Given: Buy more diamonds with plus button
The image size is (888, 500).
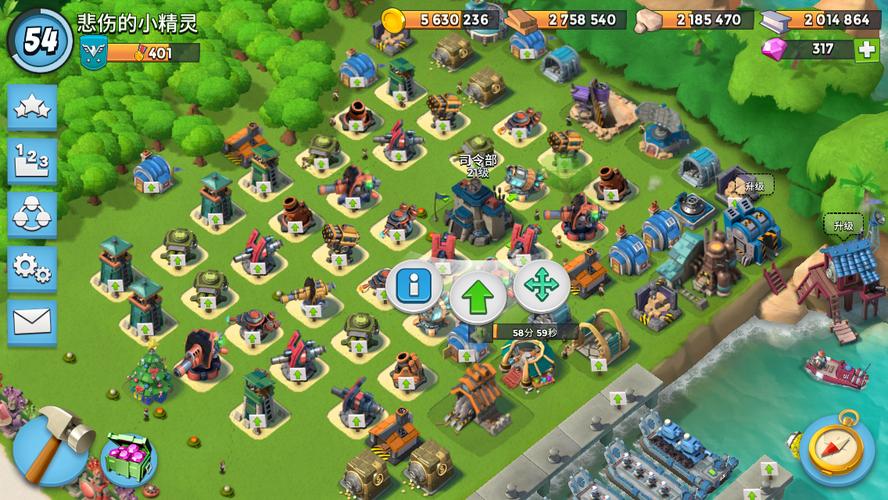Looking at the screenshot, I should tap(866, 50).
